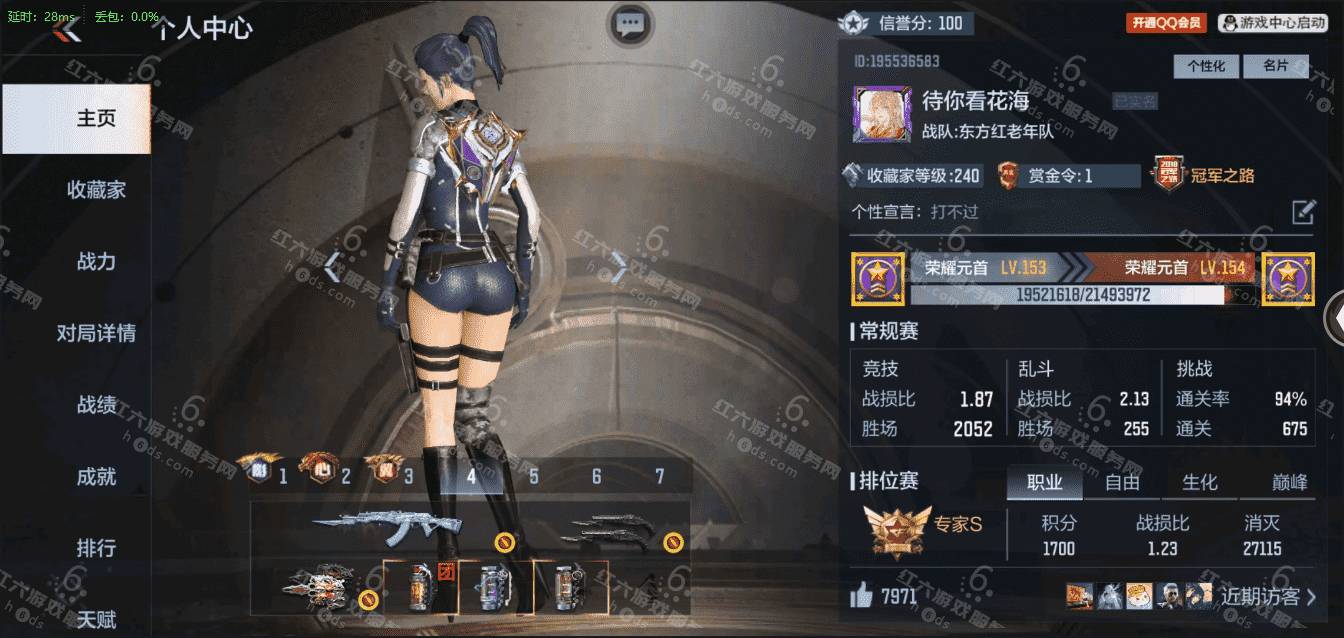
Task: Show the 战绩 record page
Action: 96,405
